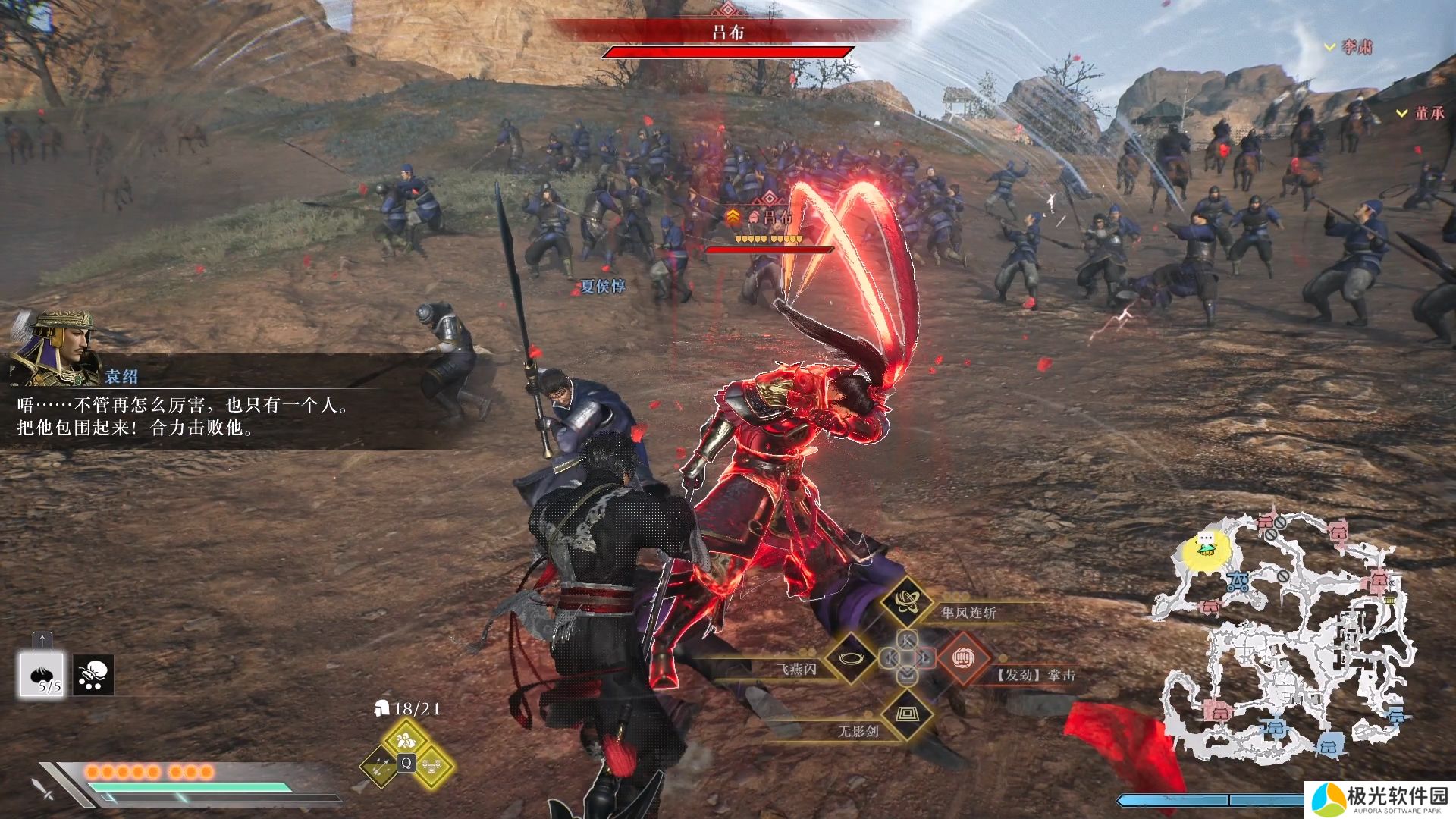
Task: Pick the three-shields formation tactic
Action: pos(432,766)
